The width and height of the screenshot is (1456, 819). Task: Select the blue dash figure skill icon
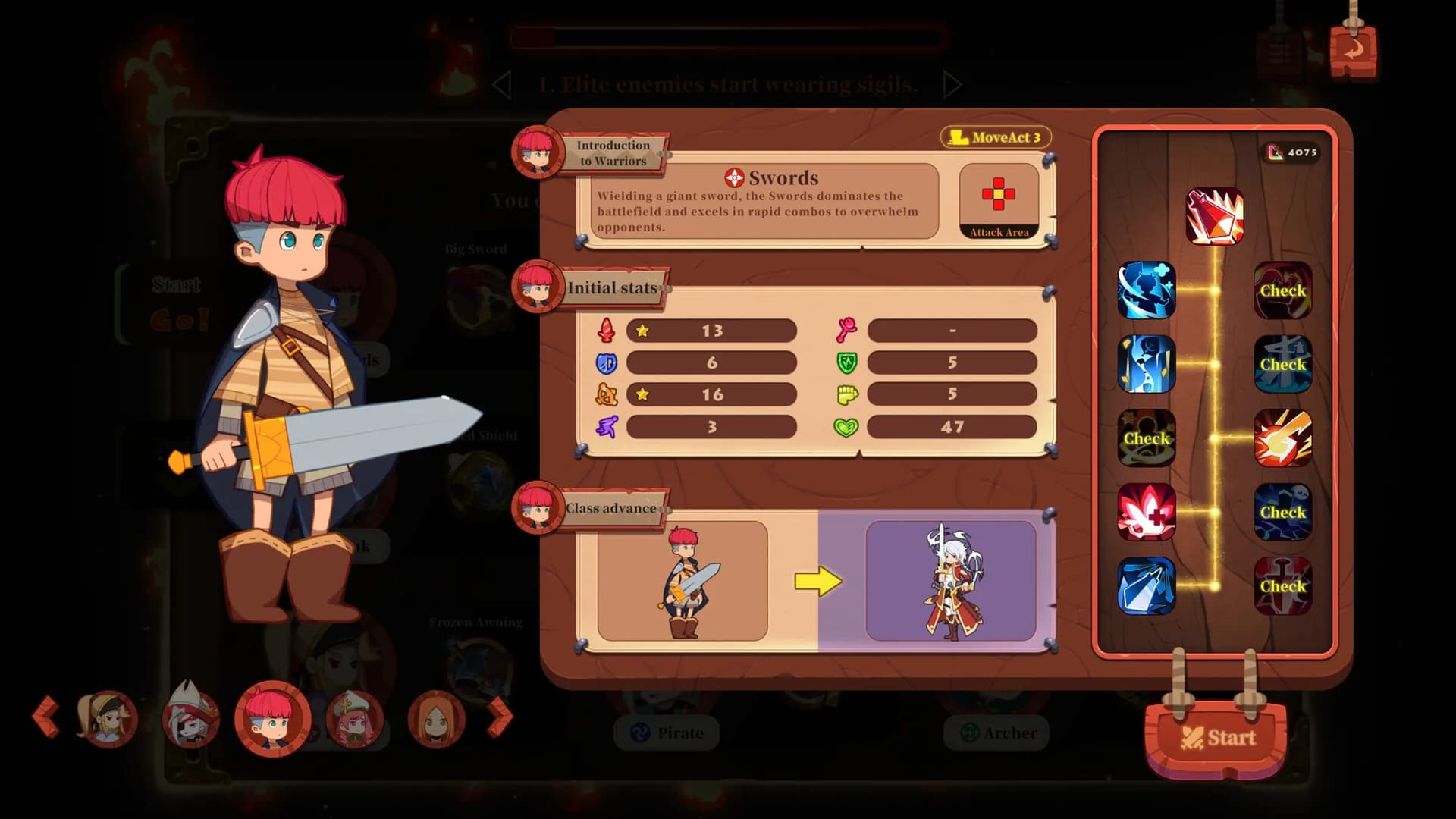1147,290
